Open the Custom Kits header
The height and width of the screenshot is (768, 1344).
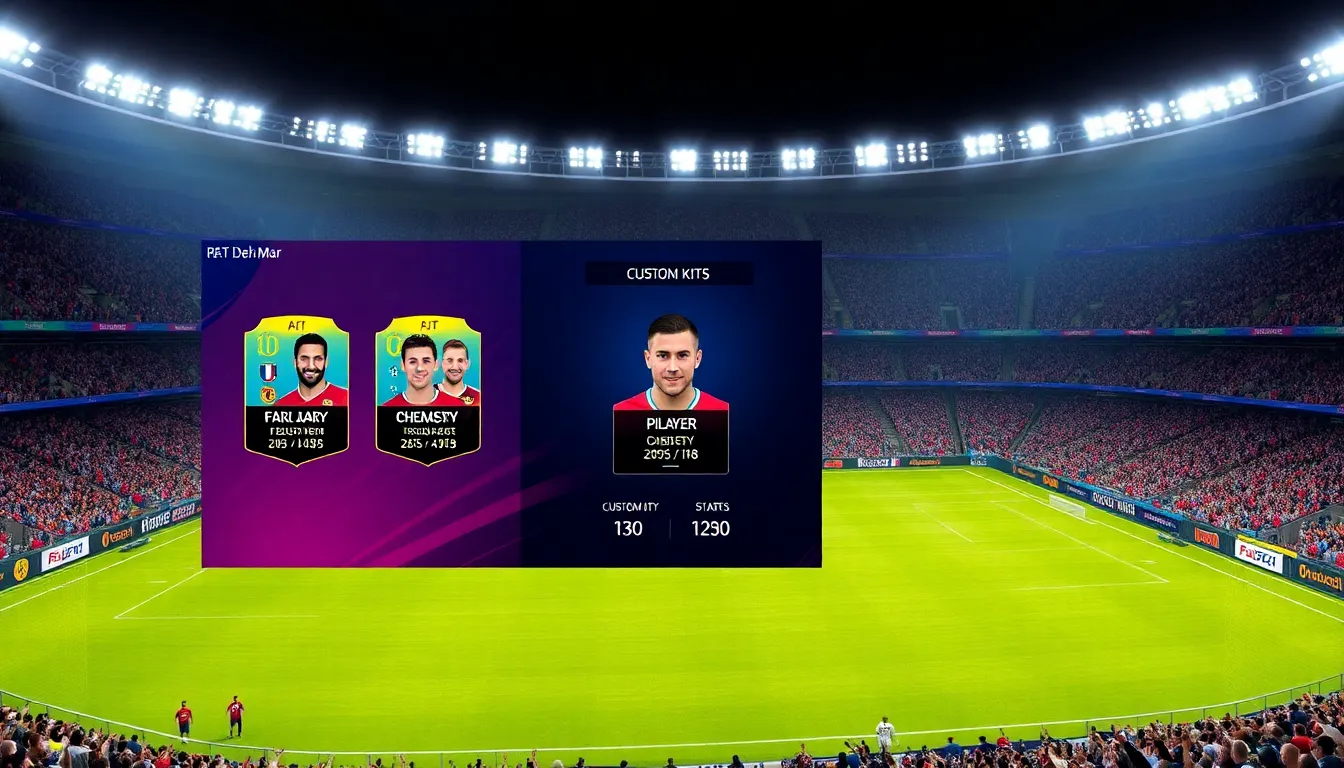tap(669, 274)
